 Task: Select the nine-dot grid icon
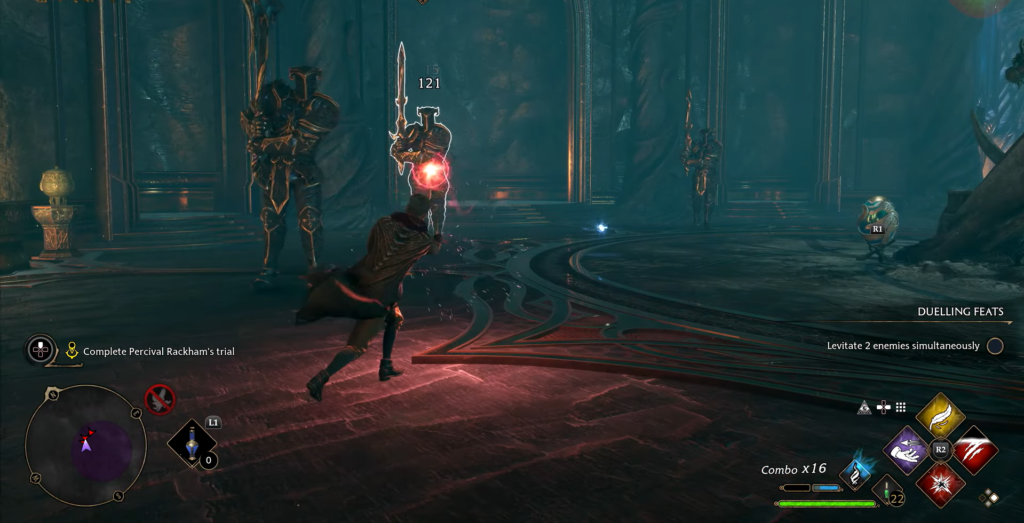coord(900,407)
